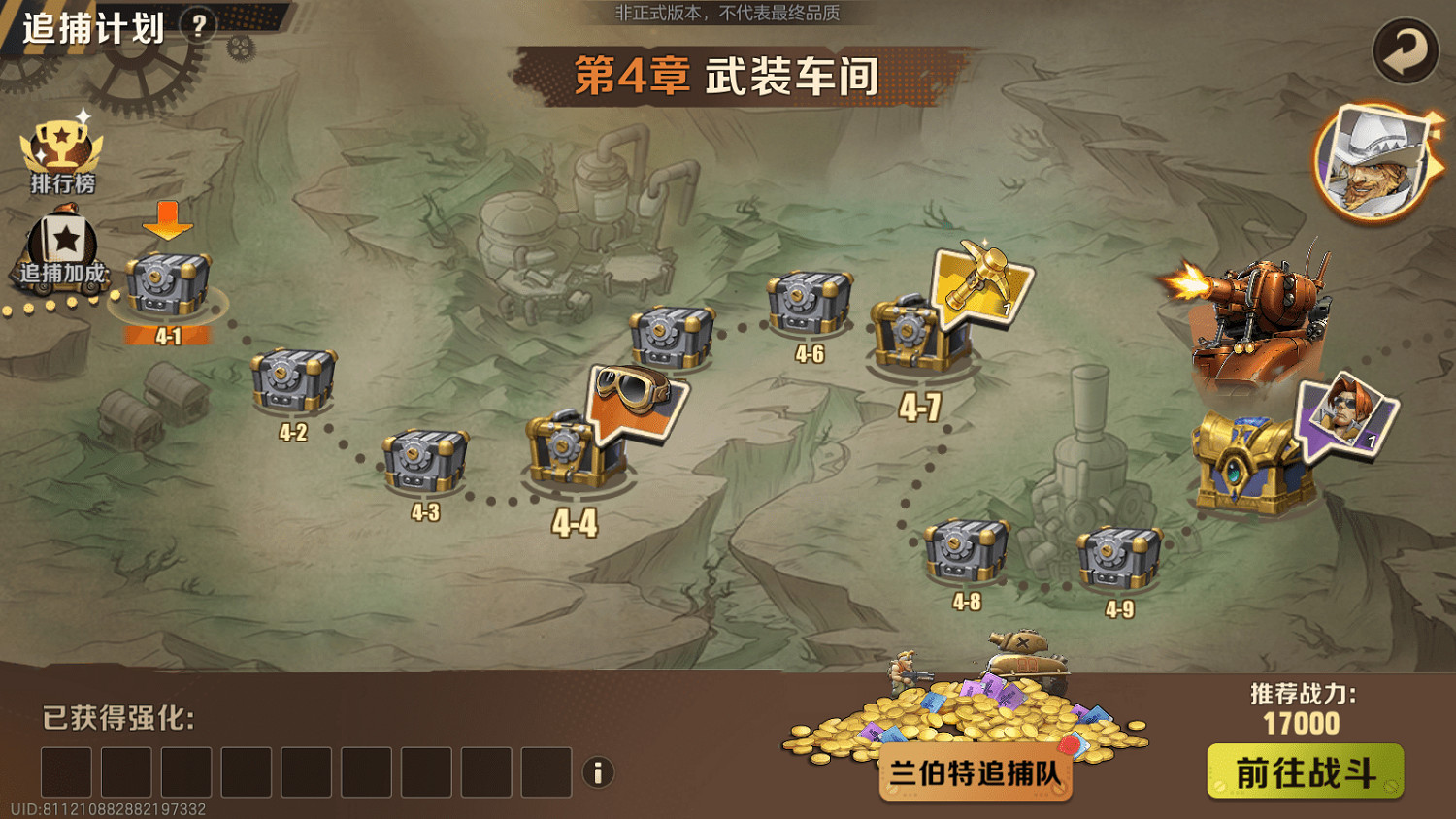Select the goggles reward marker above stage 4-4

pyautogui.click(x=636, y=403)
